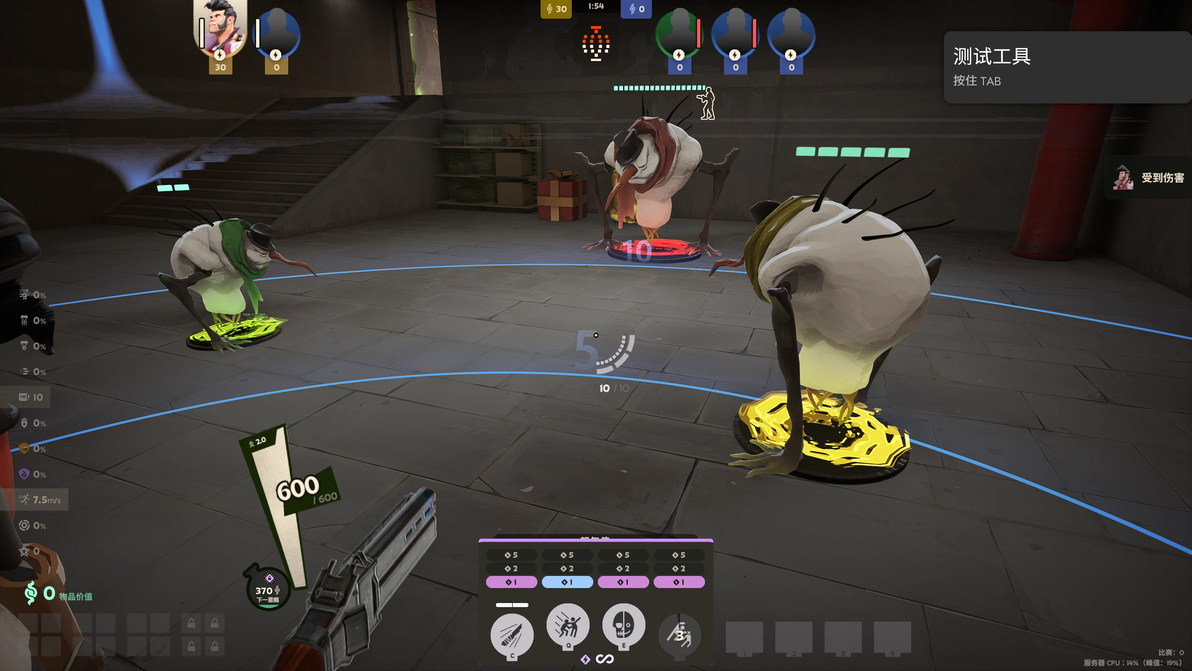Screen dimensions: 1192x671
Task: Select the 7.5 m/s move speed stat
Action: coord(40,499)
